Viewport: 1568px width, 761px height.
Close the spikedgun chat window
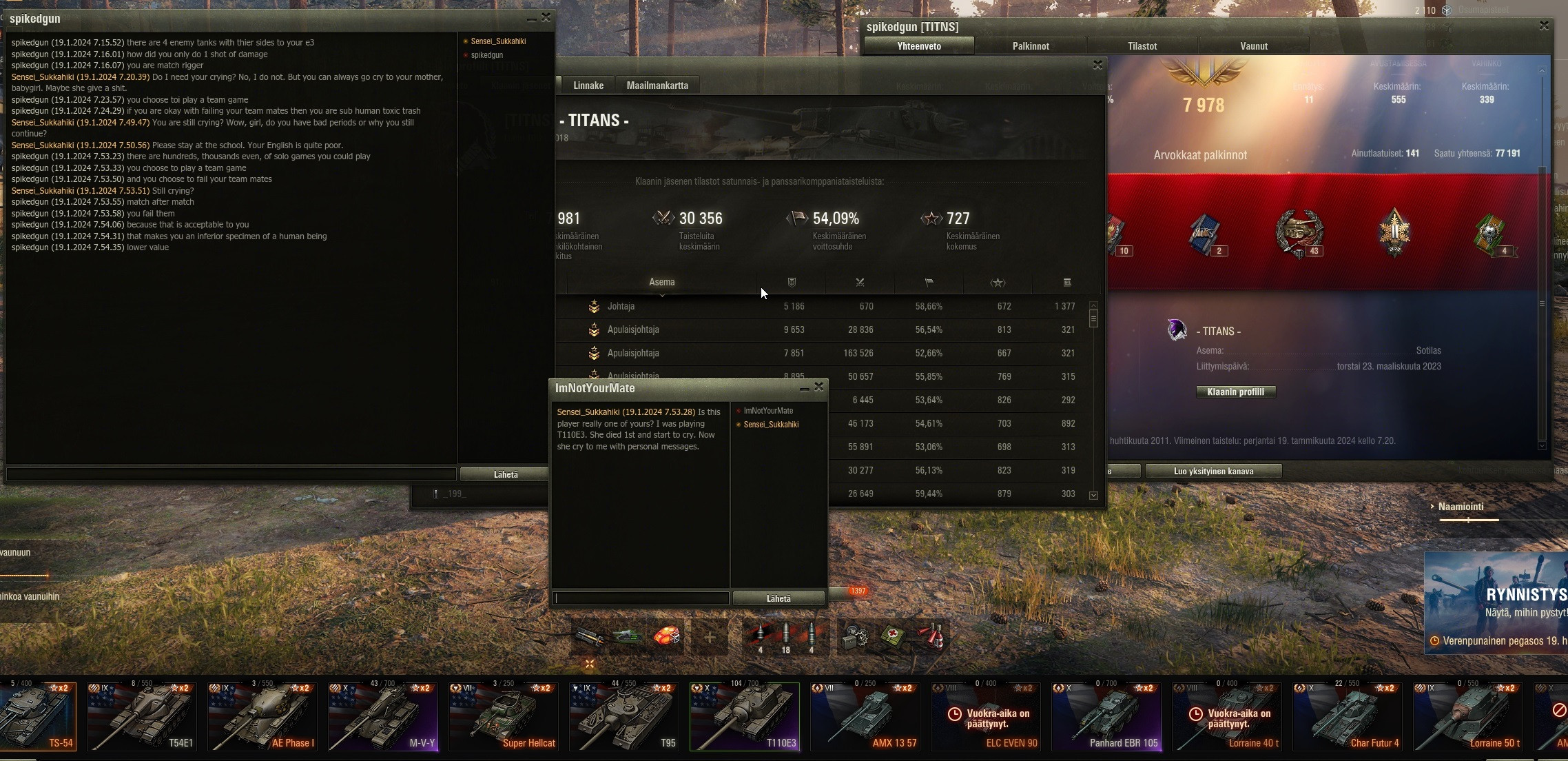[x=546, y=18]
